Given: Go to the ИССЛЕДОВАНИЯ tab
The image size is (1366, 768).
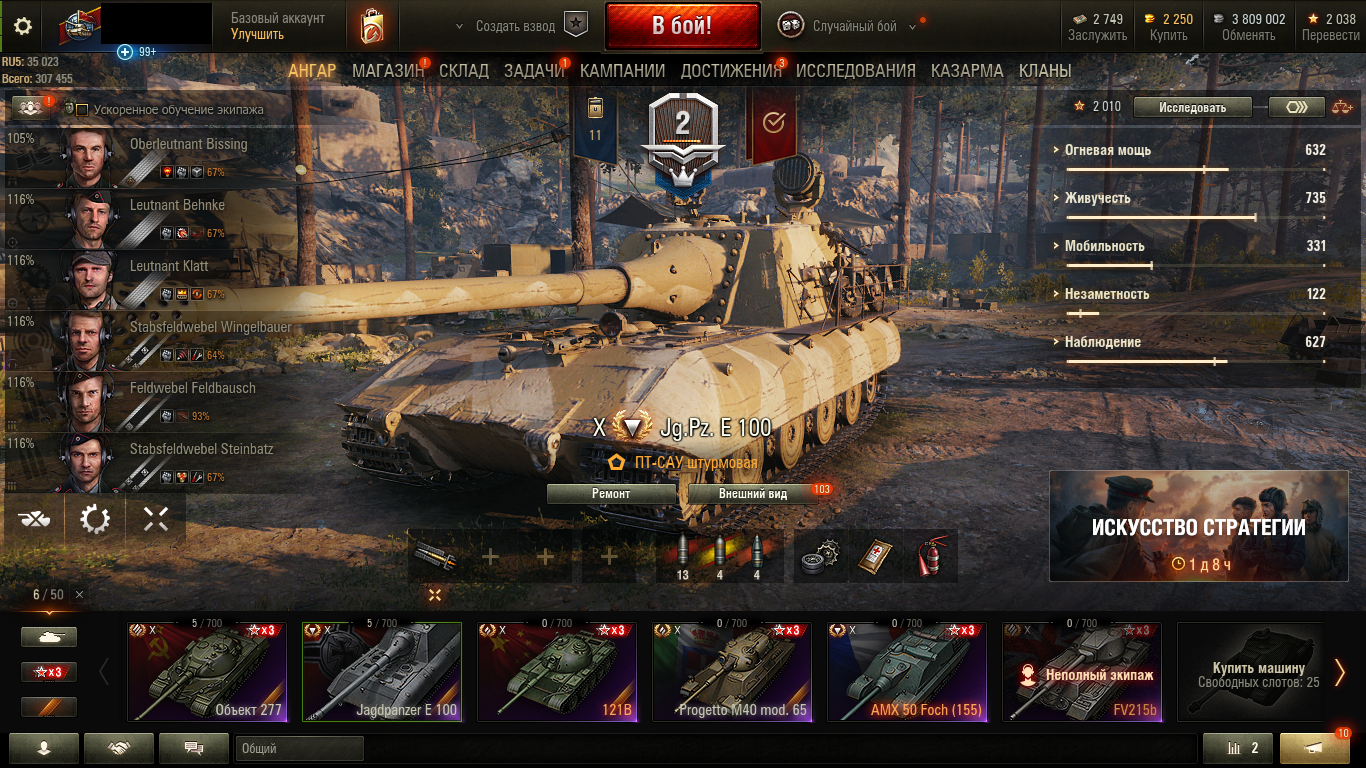Looking at the screenshot, I should tap(855, 71).
